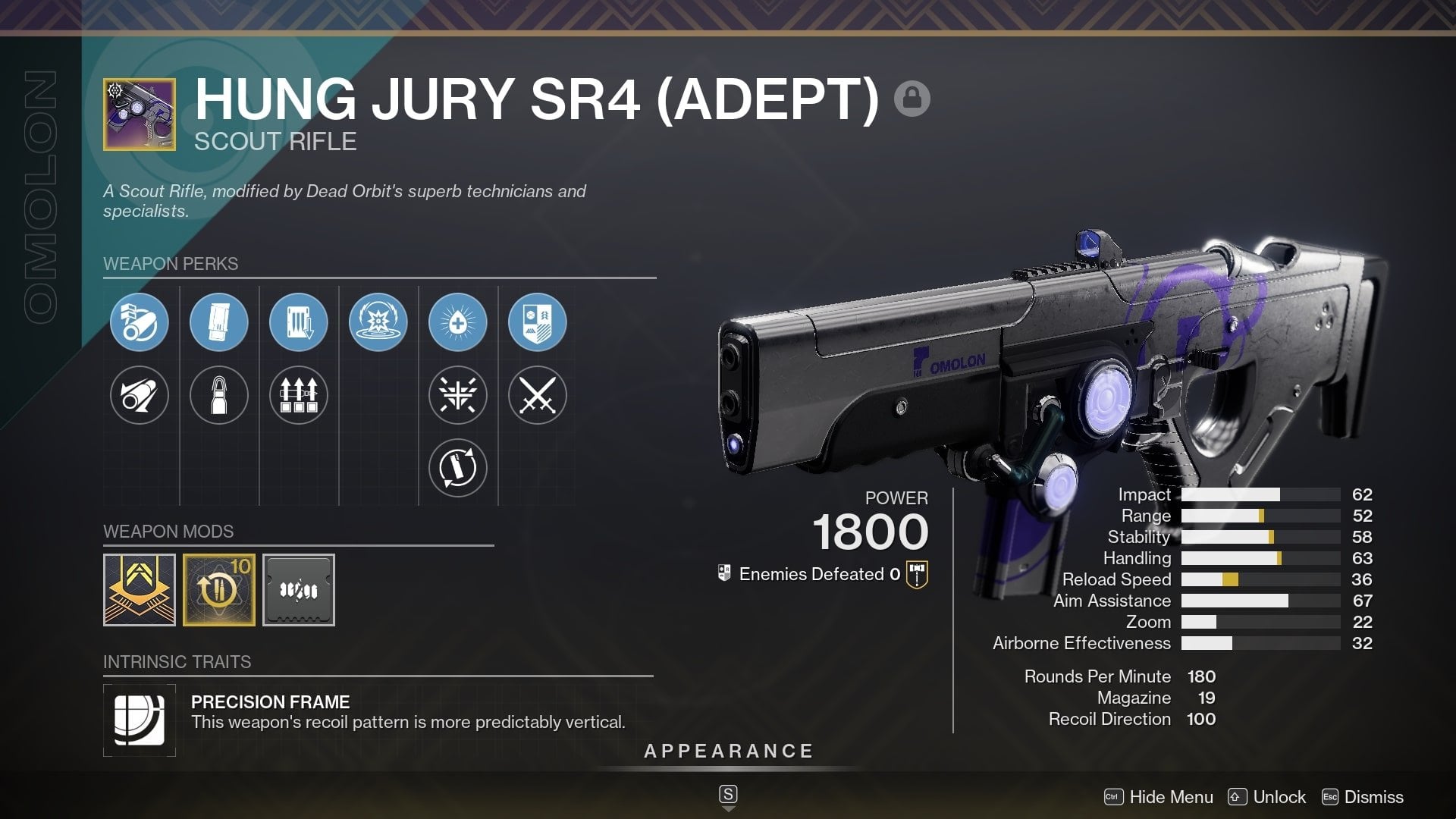1456x819 pixels.
Task: Open the empty gray weapon mod slot
Action: point(299,589)
